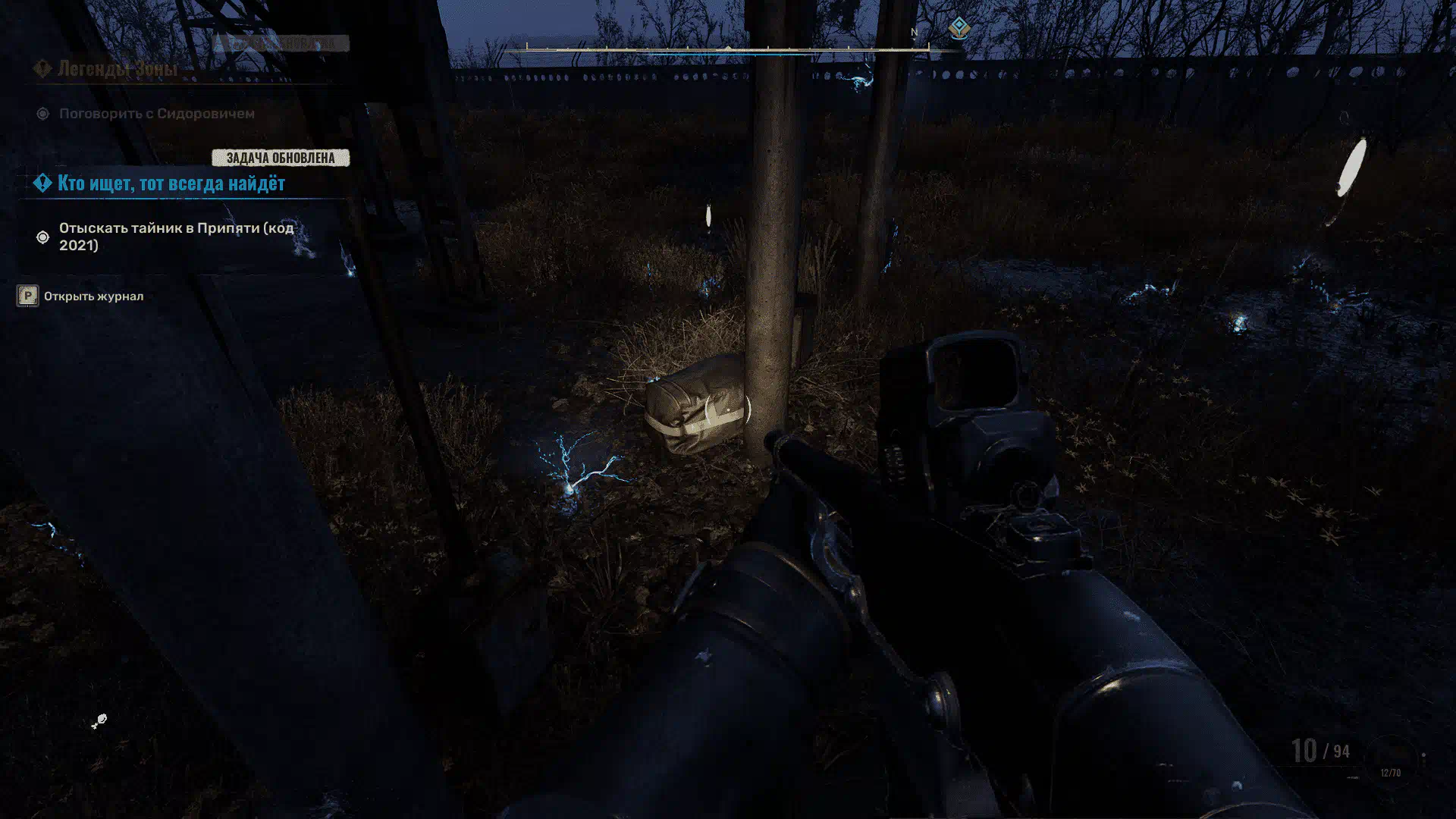Open the journal via 'Открыть журнал' label
1456x819 pixels.
pos(93,297)
